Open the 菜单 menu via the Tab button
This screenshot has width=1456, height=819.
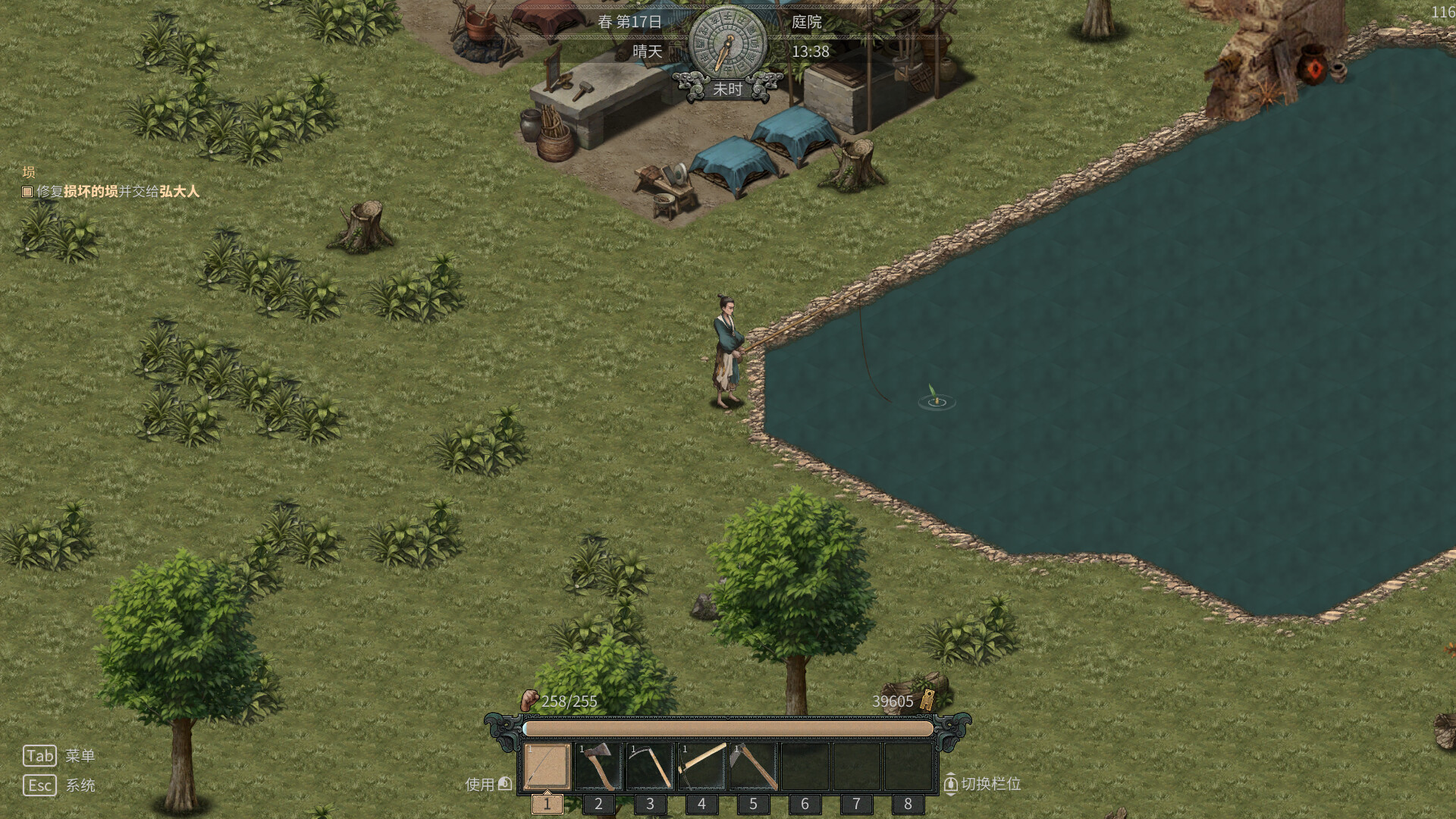[41, 755]
